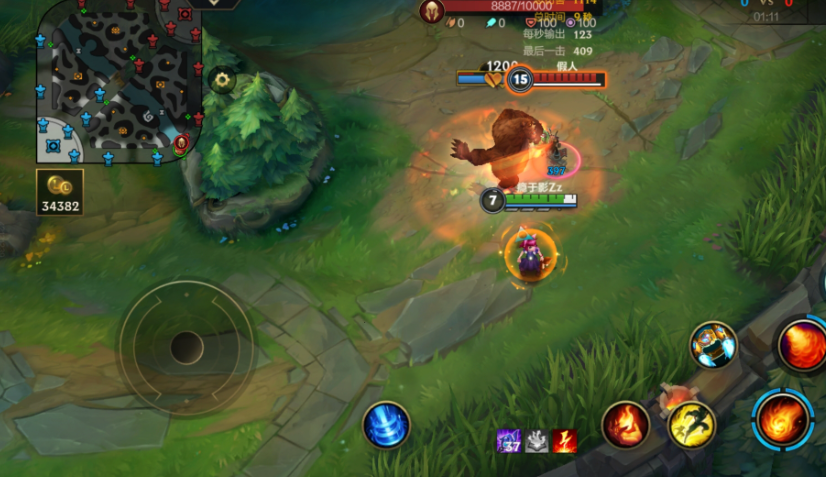The height and width of the screenshot is (477, 826).
Task: Activate the blue swirl recall button
Action: point(385,424)
